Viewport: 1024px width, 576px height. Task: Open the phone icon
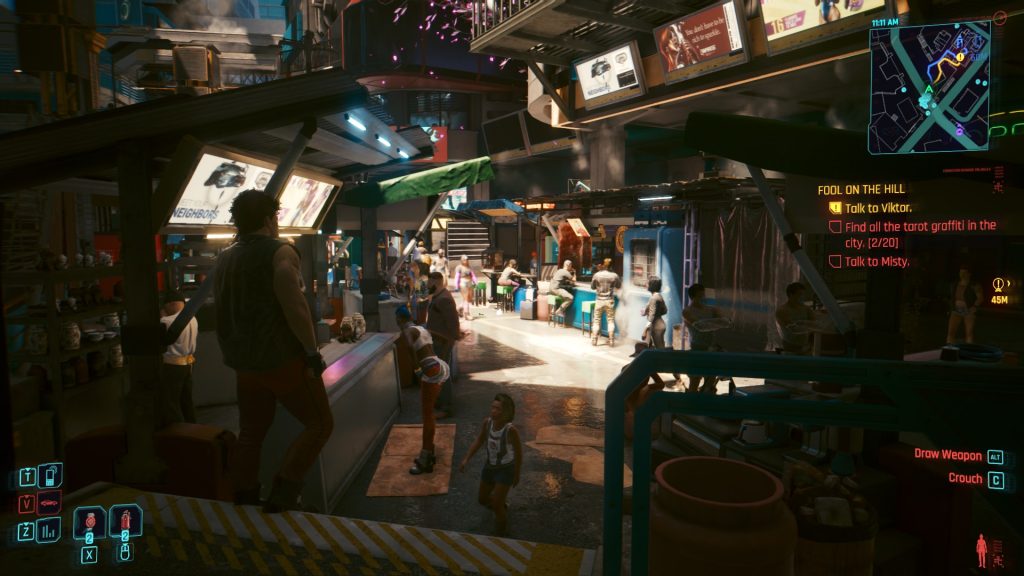(49, 475)
